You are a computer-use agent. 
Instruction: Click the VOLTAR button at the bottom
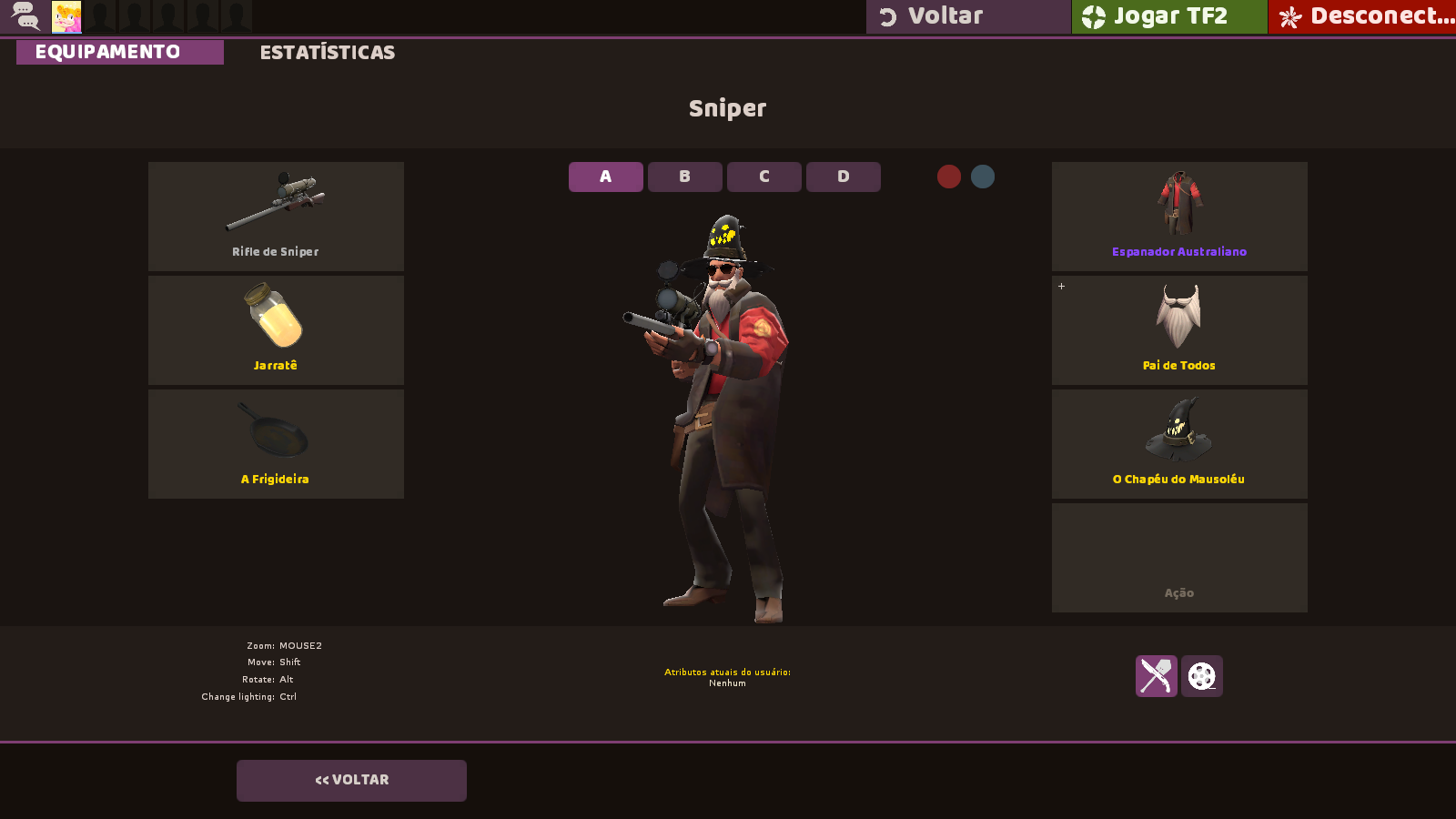pos(351,779)
